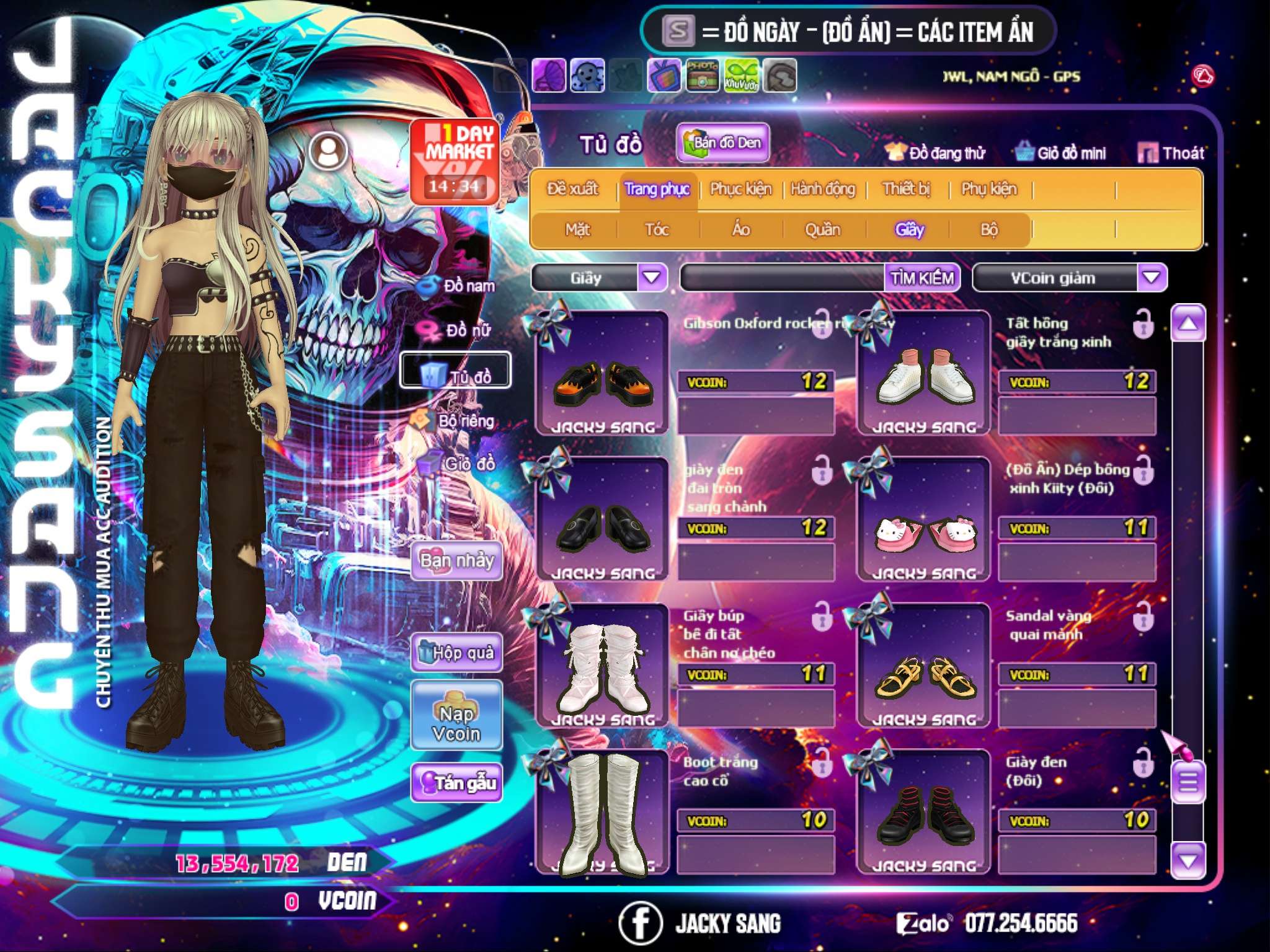Switch to the Quần subcategory
The width and height of the screenshot is (1270, 952).
tap(822, 230)
